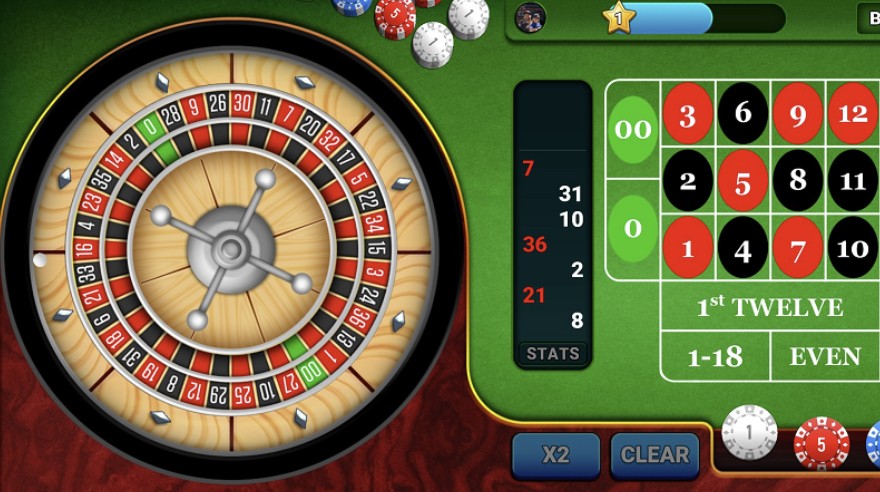This screenshot has width=880, height=492.
Task: Open the STATS panel
Action: tap(553, 353)
